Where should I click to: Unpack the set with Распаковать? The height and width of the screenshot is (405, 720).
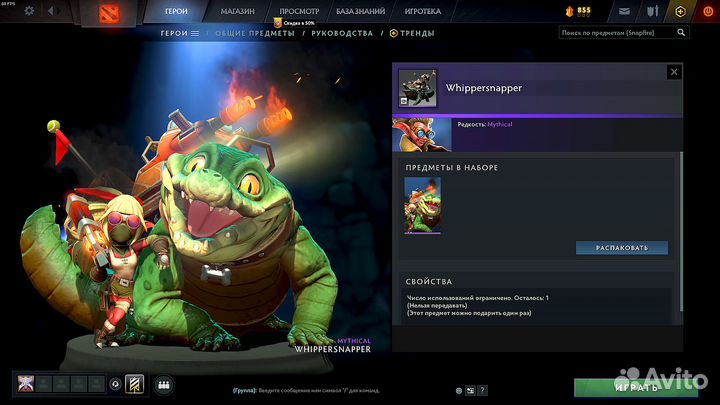[x=621, y=248]
